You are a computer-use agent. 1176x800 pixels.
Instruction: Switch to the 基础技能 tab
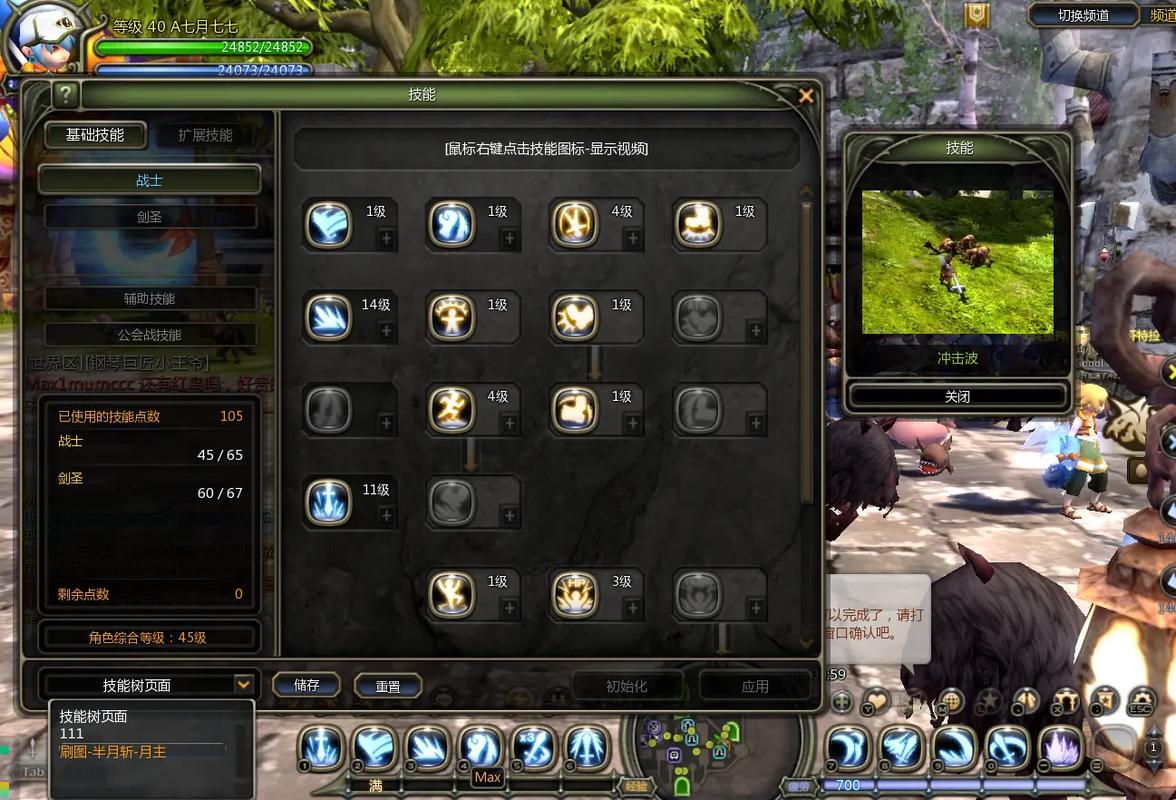click(95, 135)
